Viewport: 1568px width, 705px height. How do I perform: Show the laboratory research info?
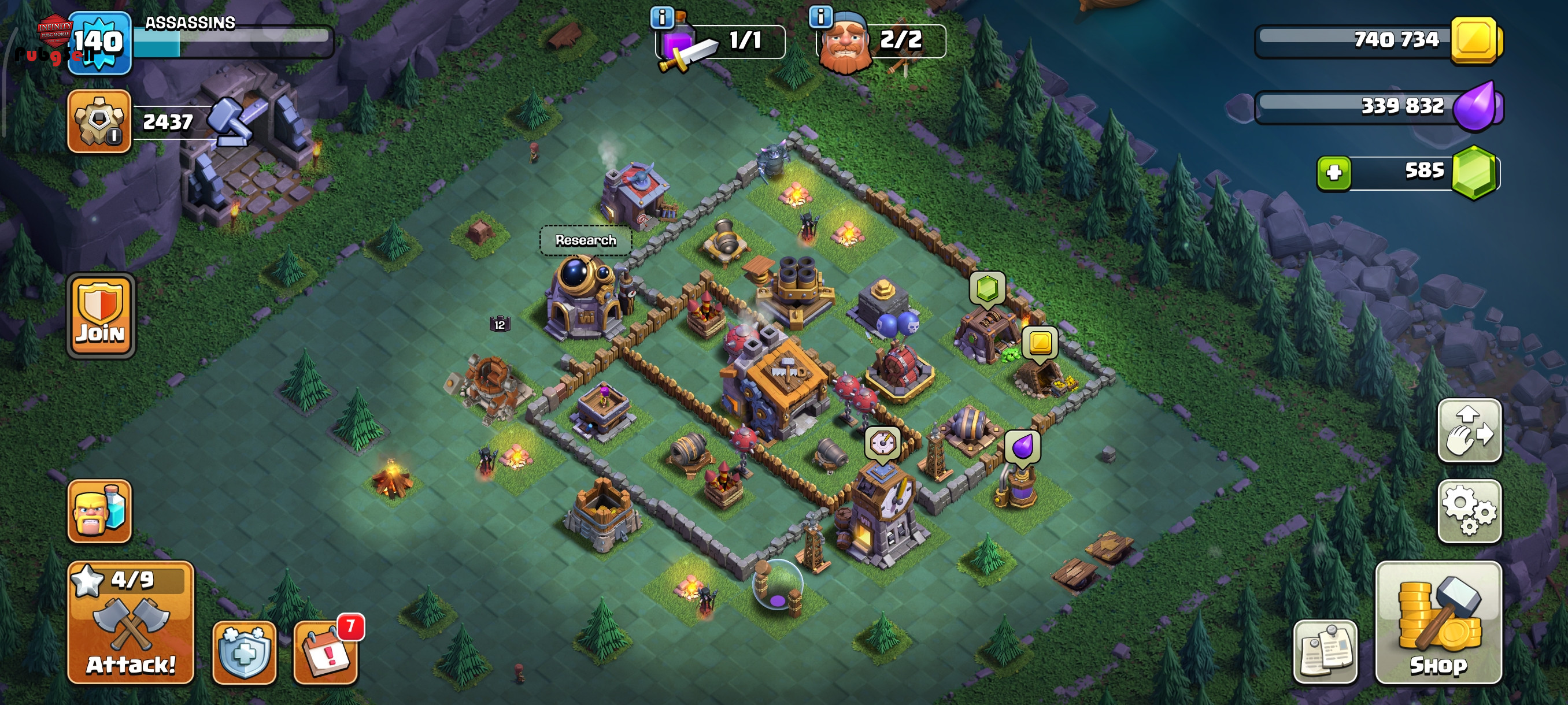(662, 17)
